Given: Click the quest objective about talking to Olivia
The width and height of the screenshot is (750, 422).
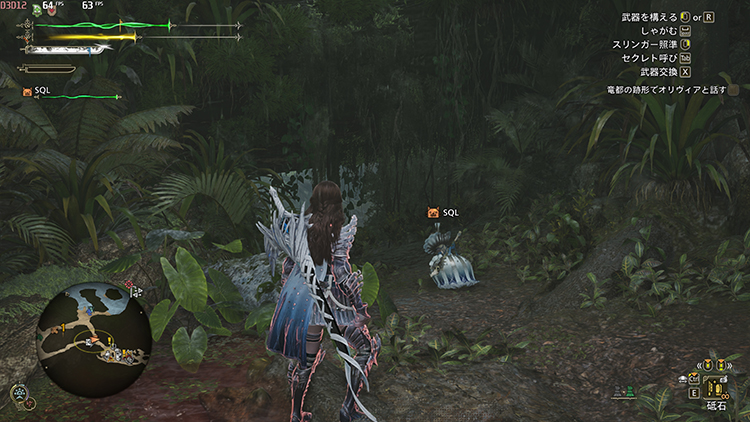Looking at the screenshot, I should coord(666,90).
